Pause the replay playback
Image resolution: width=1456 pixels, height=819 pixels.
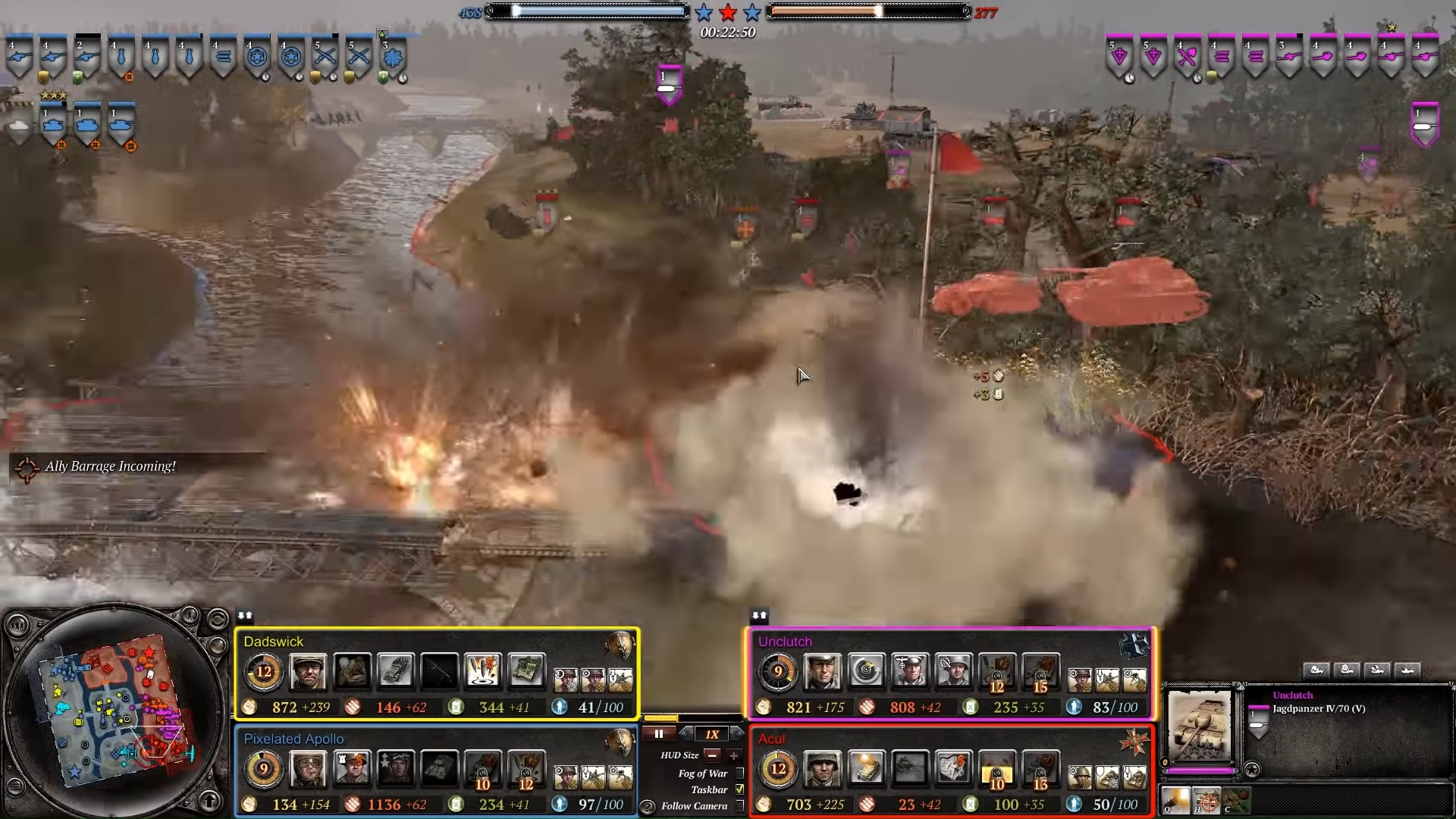pyautogui.click(x=658, y=733)
